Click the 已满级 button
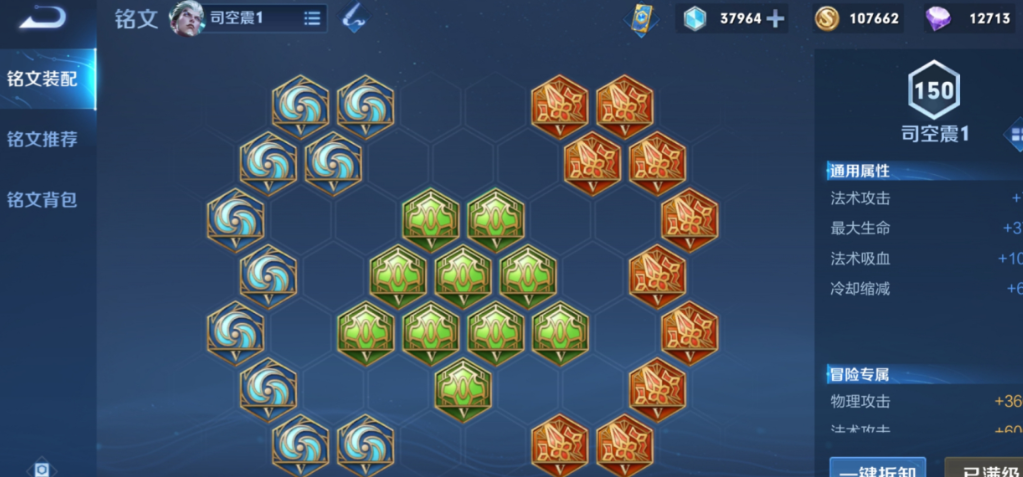Image resolution: width=1023 pixels, height=477 pixels. (x=985, y=468)
